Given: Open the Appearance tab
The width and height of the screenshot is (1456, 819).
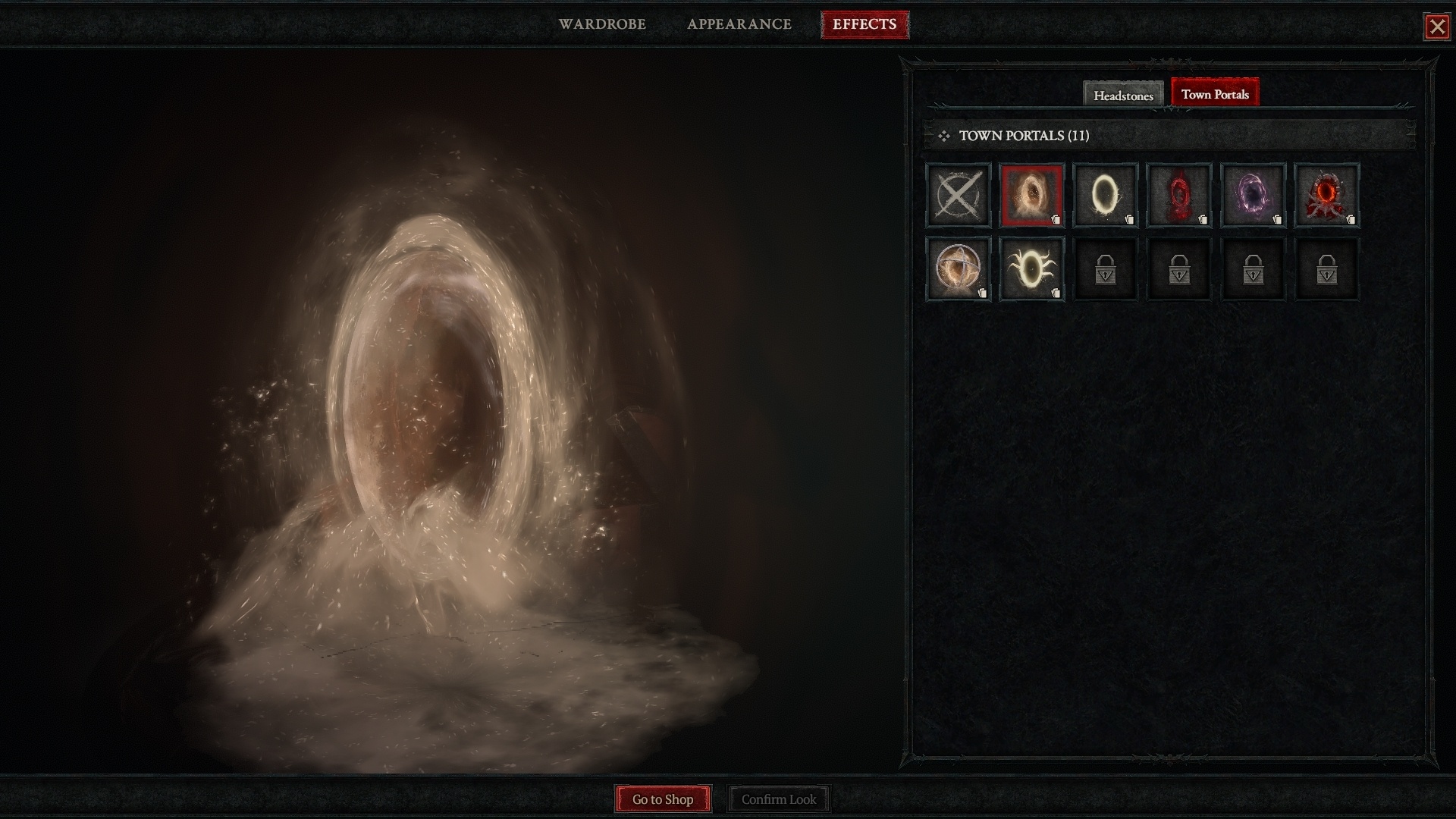Looking at the screenshot, I should pos(739,24).
